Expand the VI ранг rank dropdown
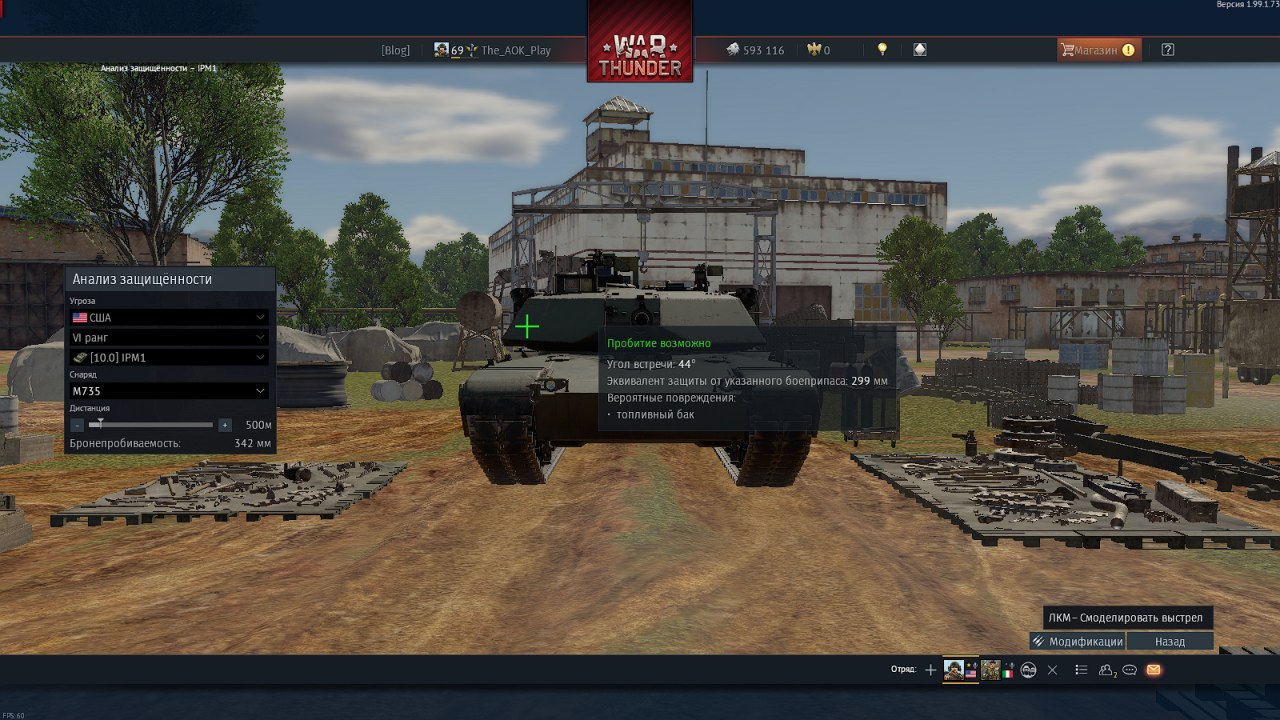This screenshot has height=720, width=1280. [169, 337]
